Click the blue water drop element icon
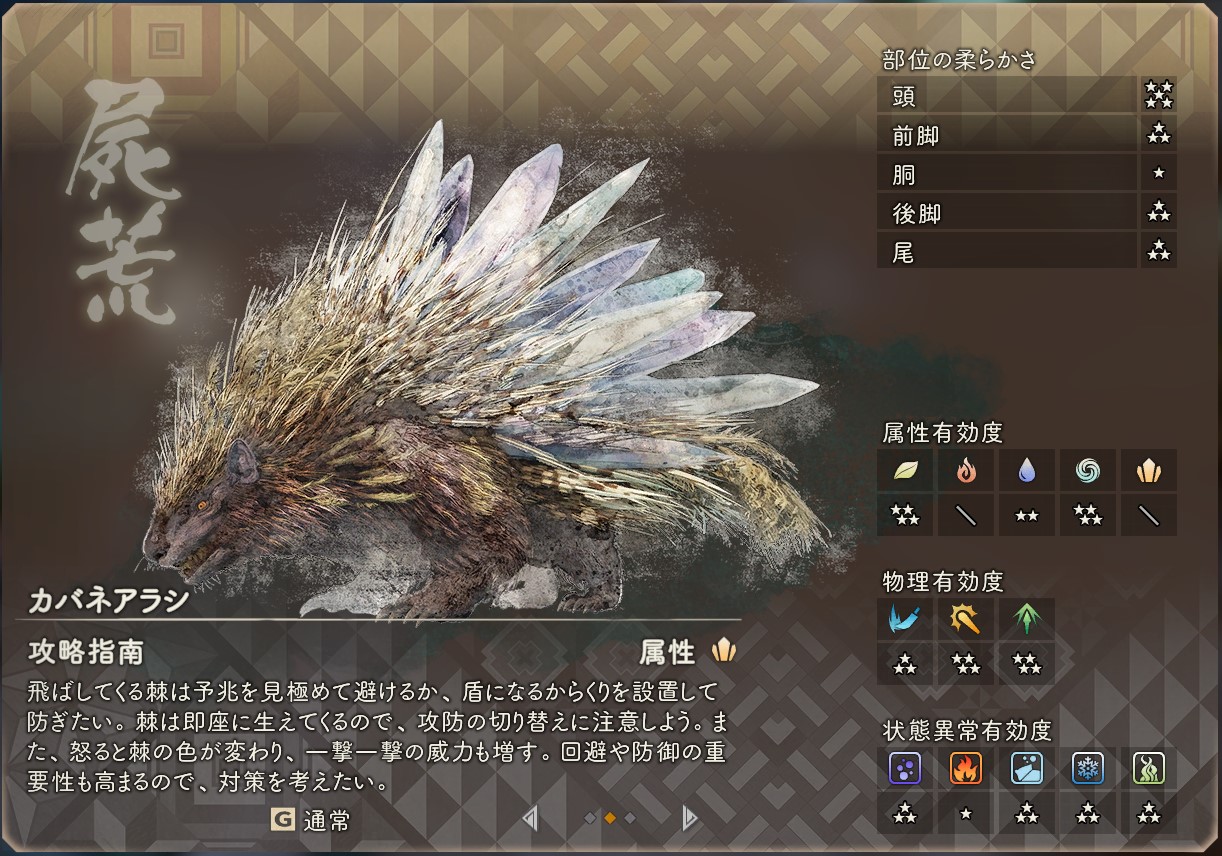This screenshot has width=1222, height=856. pos(1027,470)
